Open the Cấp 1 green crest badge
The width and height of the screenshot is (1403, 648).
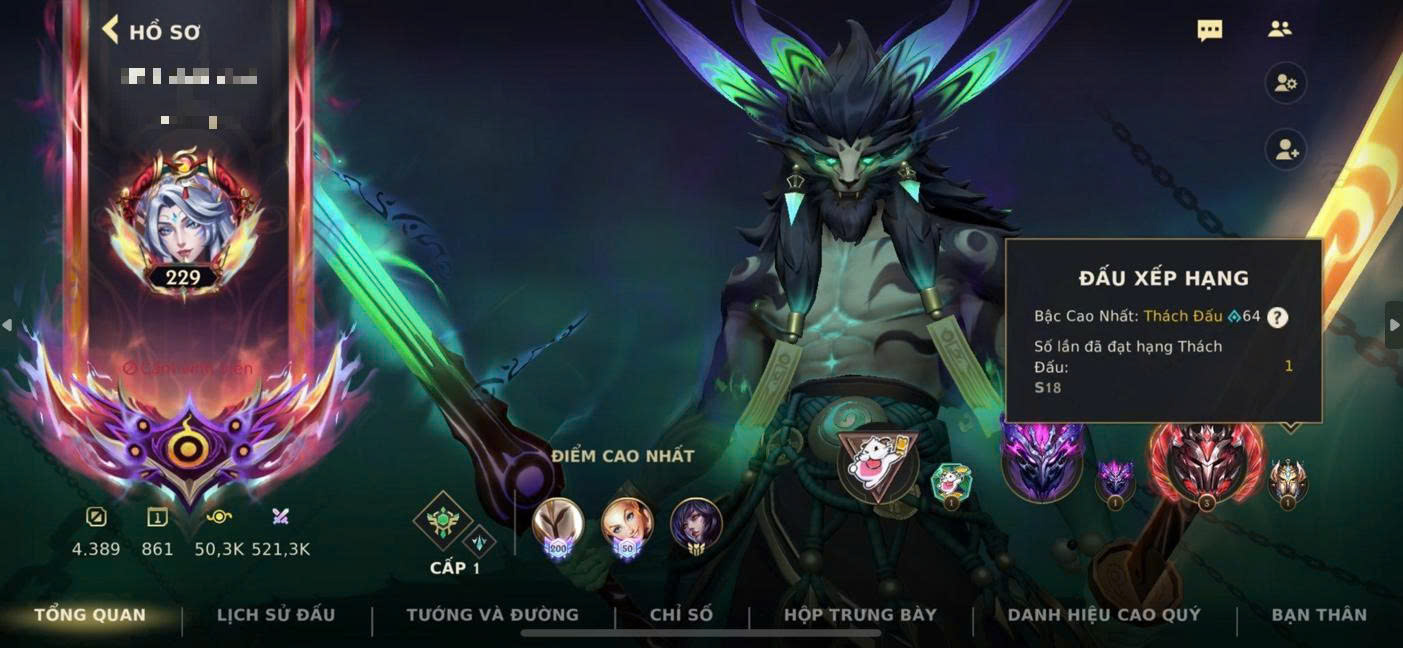pos(441,522)
